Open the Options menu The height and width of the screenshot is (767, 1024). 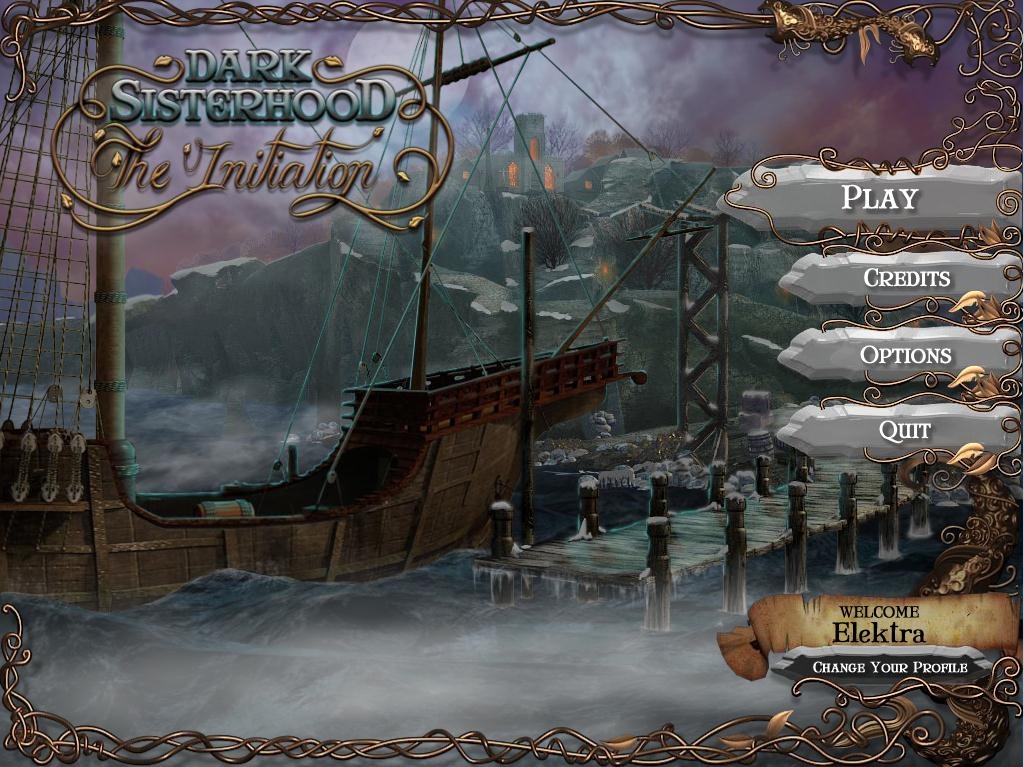tap(905, 355)
